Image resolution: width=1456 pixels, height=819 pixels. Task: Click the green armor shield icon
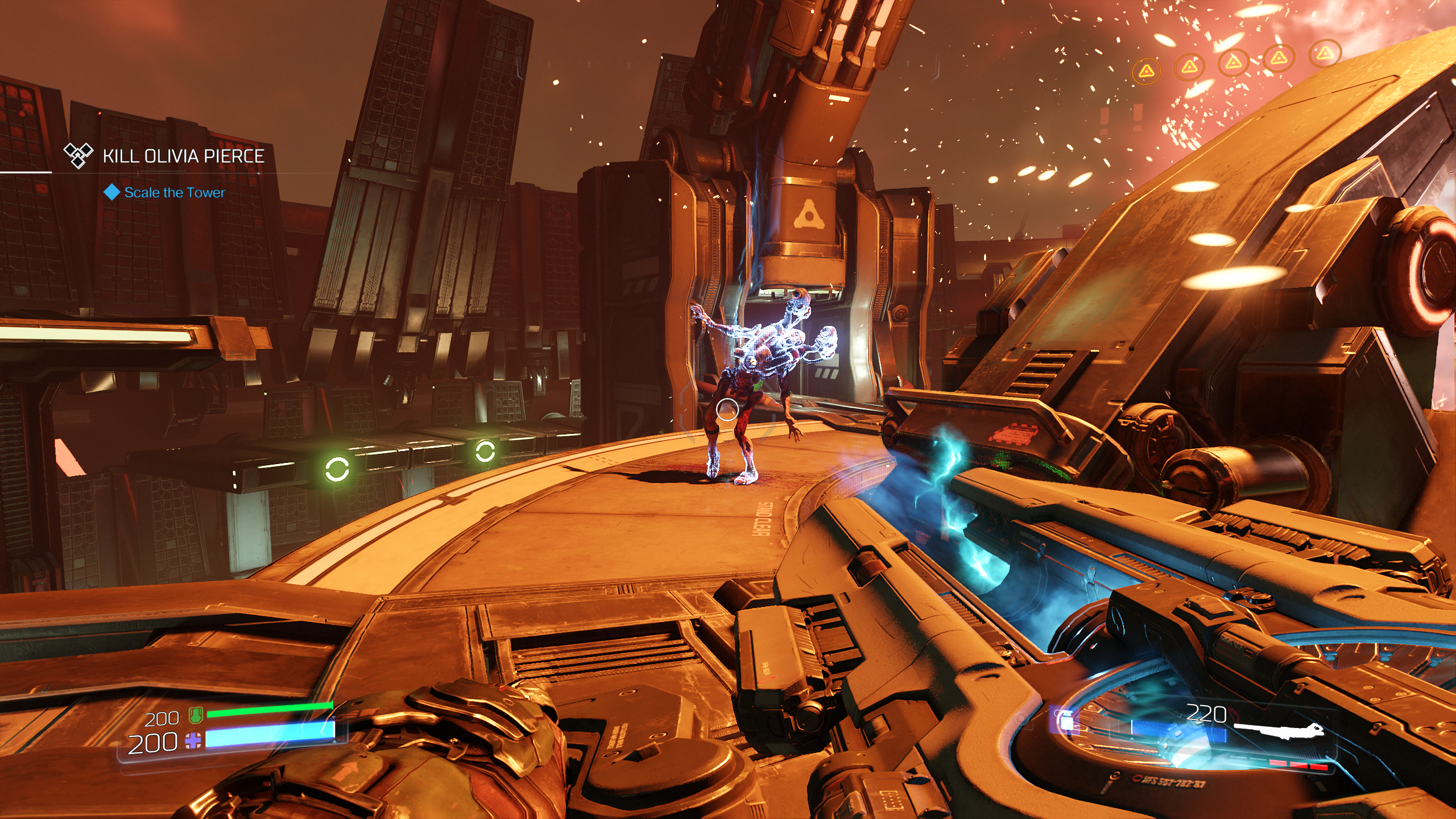click(x=196, y=716)
